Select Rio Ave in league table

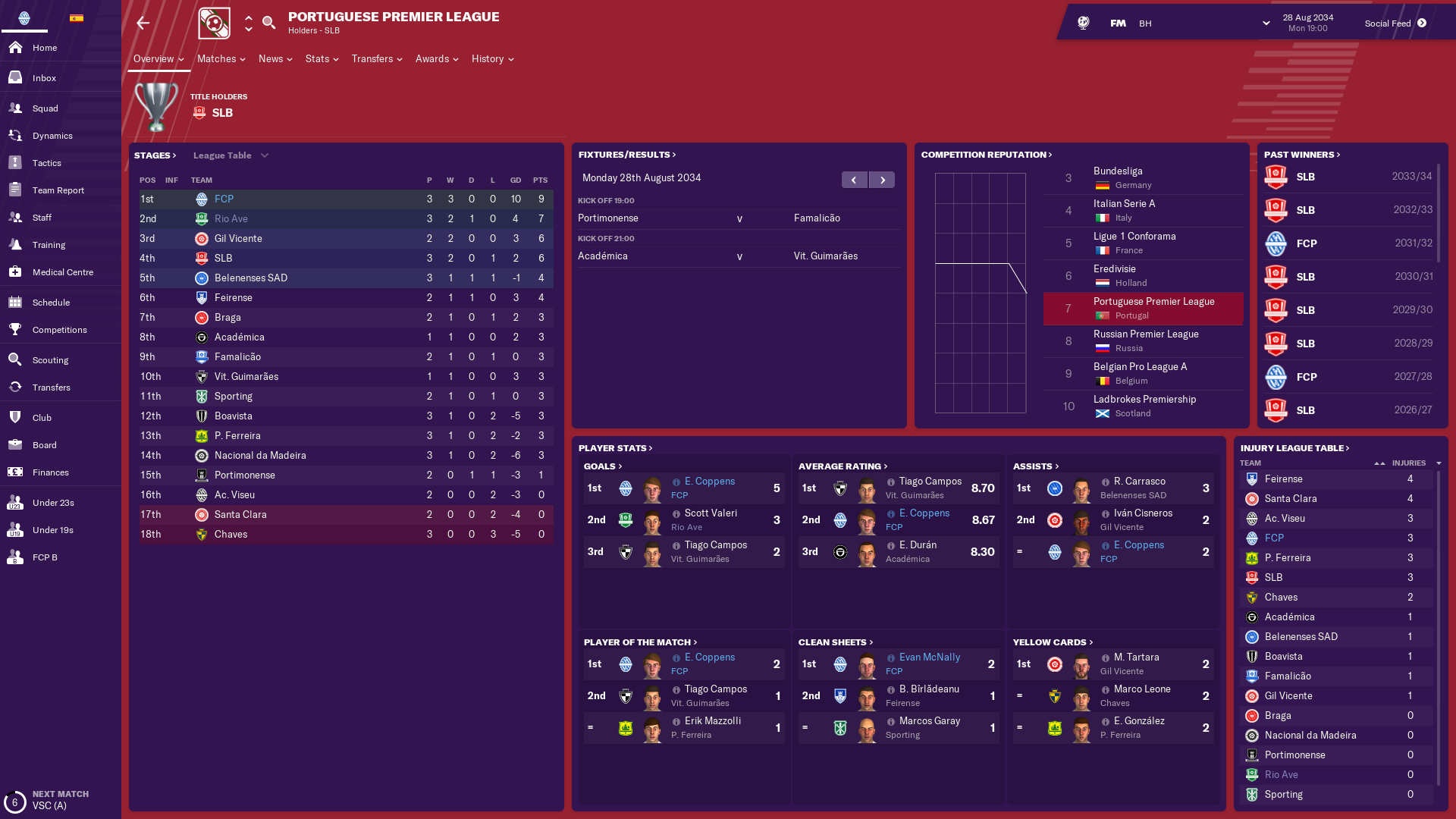231,218
